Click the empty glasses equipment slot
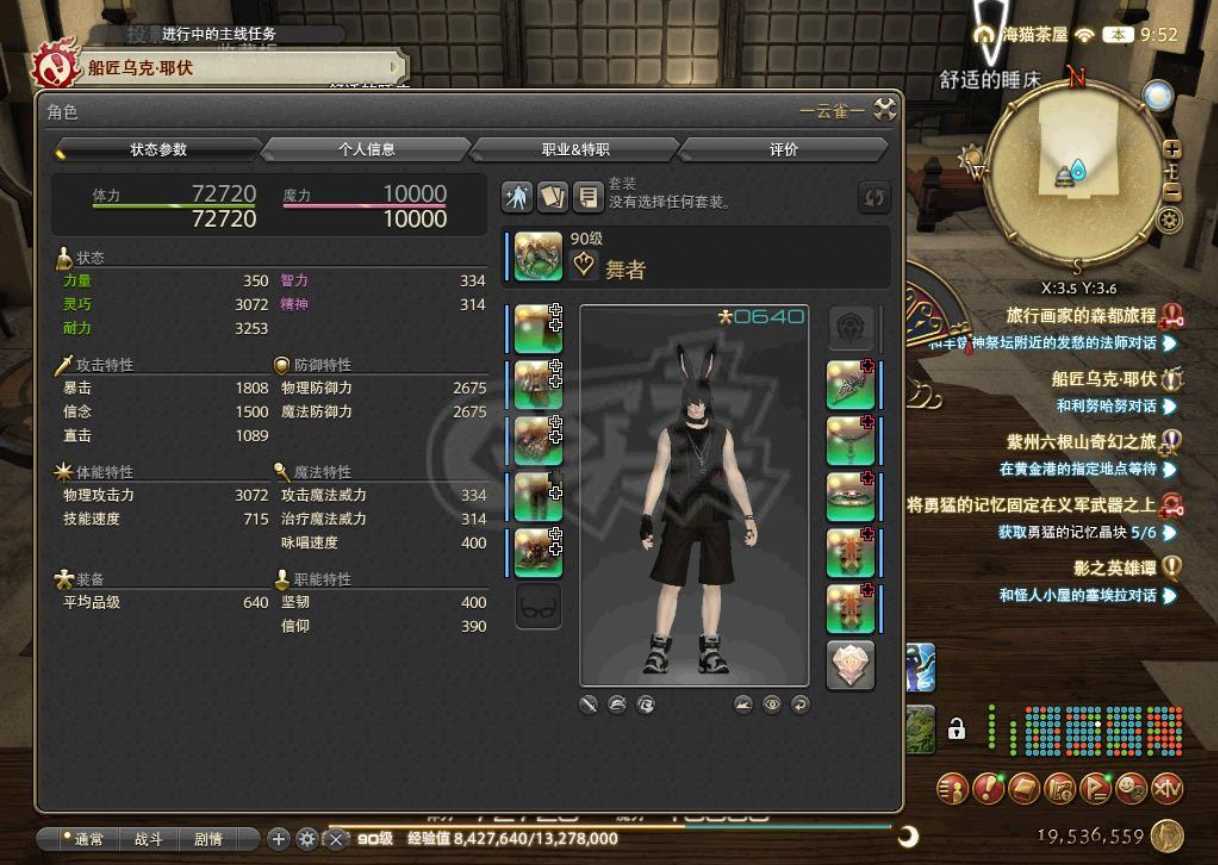1218x865 pixels. coord(538,606)
